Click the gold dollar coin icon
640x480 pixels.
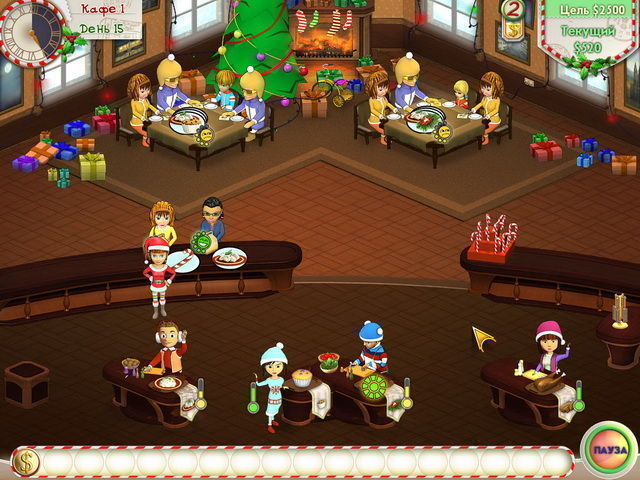[x=25, y=461]
